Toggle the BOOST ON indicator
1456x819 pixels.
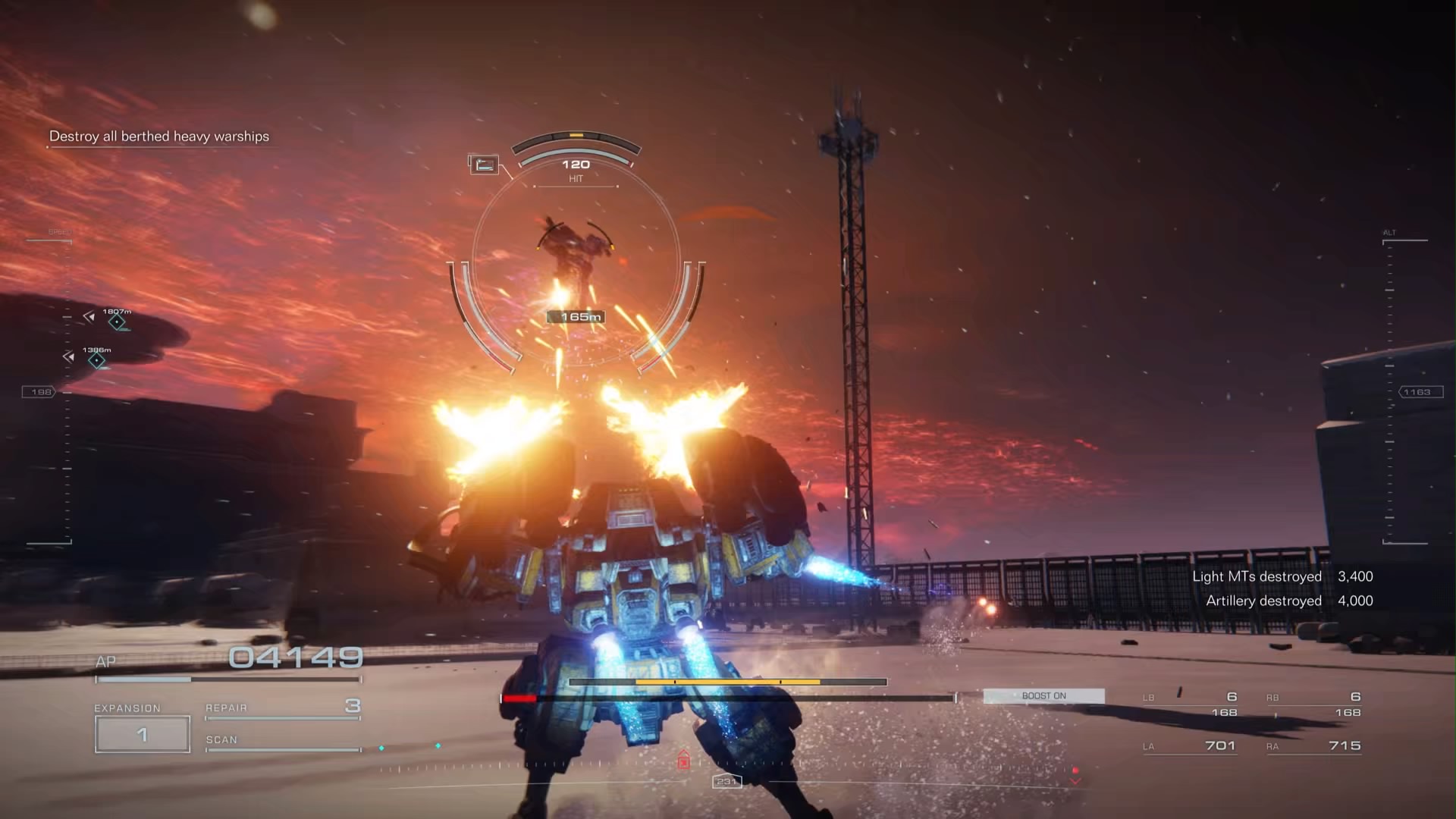(1043, 696)
